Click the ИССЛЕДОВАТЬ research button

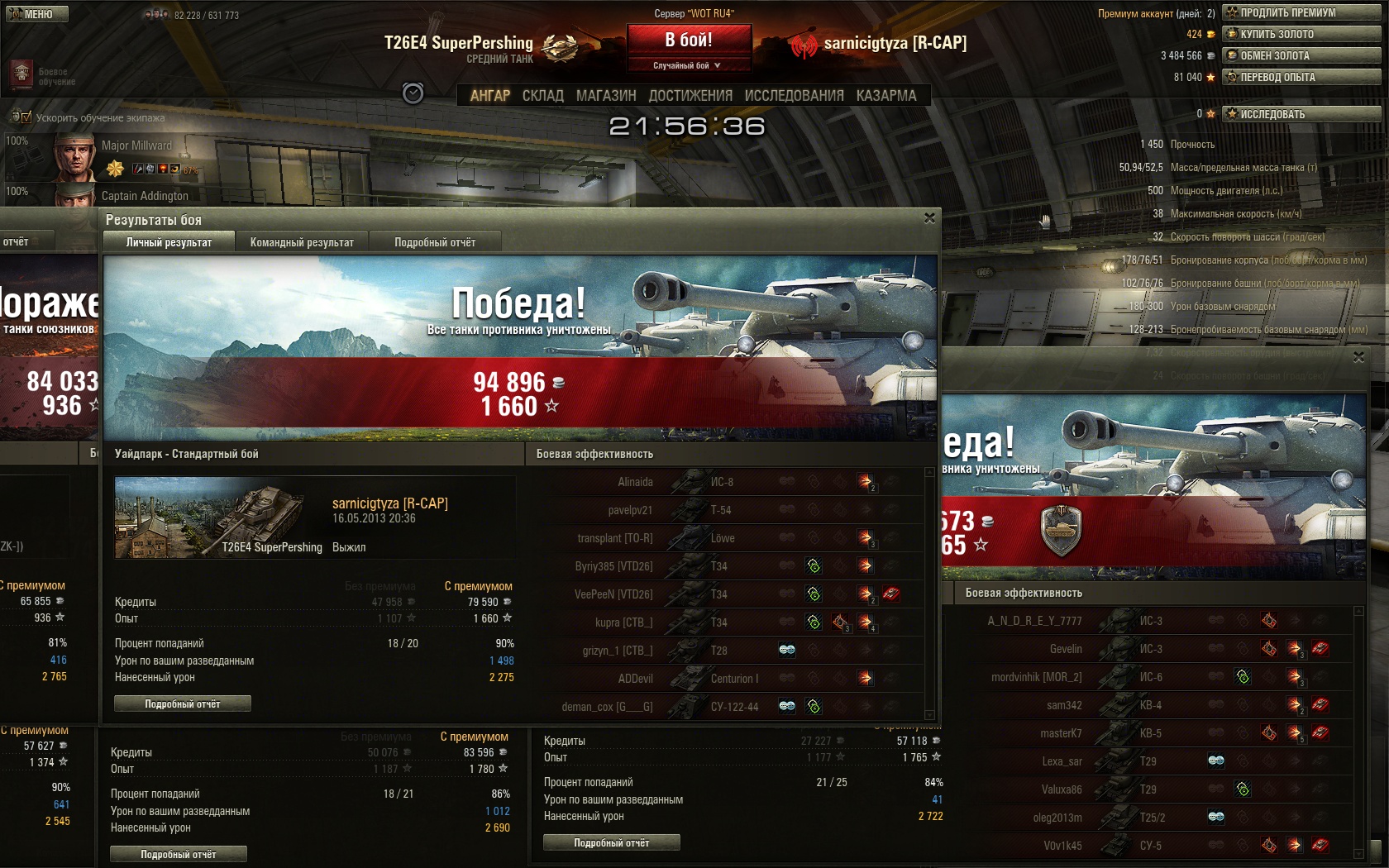click(x=1301, y=114)
